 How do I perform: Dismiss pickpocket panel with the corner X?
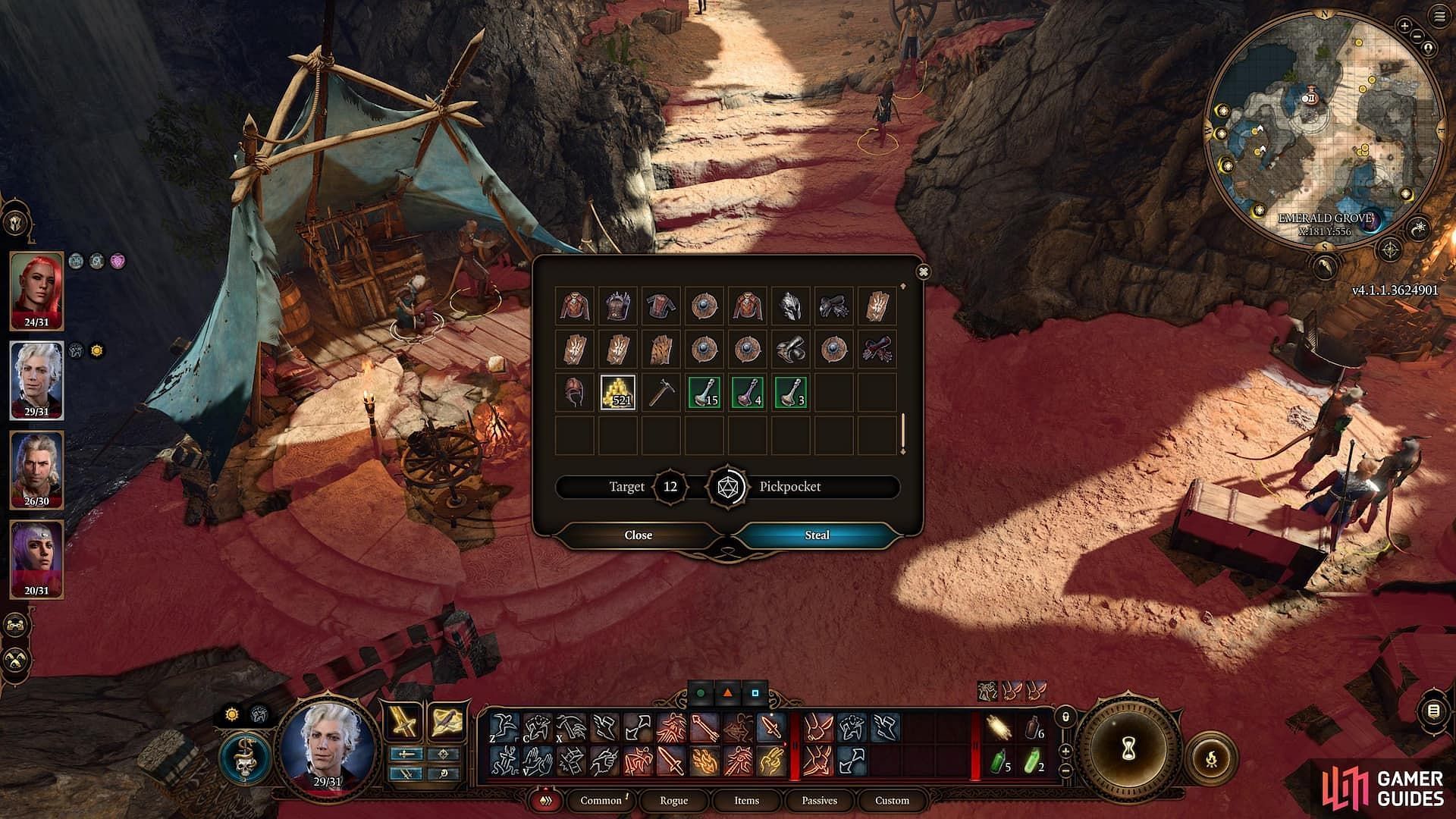point(923,271)
